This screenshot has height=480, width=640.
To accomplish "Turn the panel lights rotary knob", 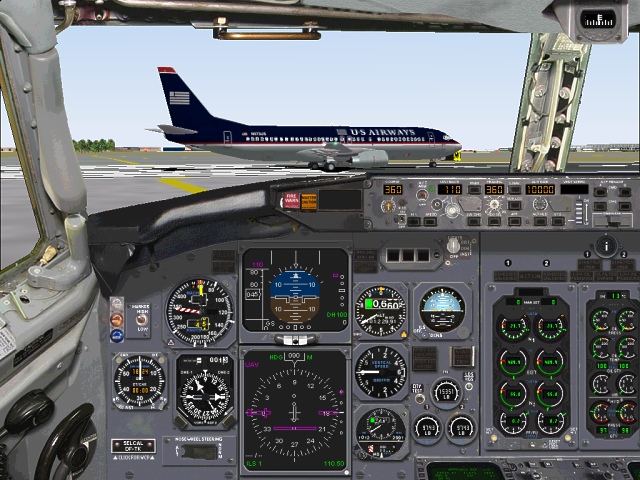I will pyautogui.click(x=456, y=245).
